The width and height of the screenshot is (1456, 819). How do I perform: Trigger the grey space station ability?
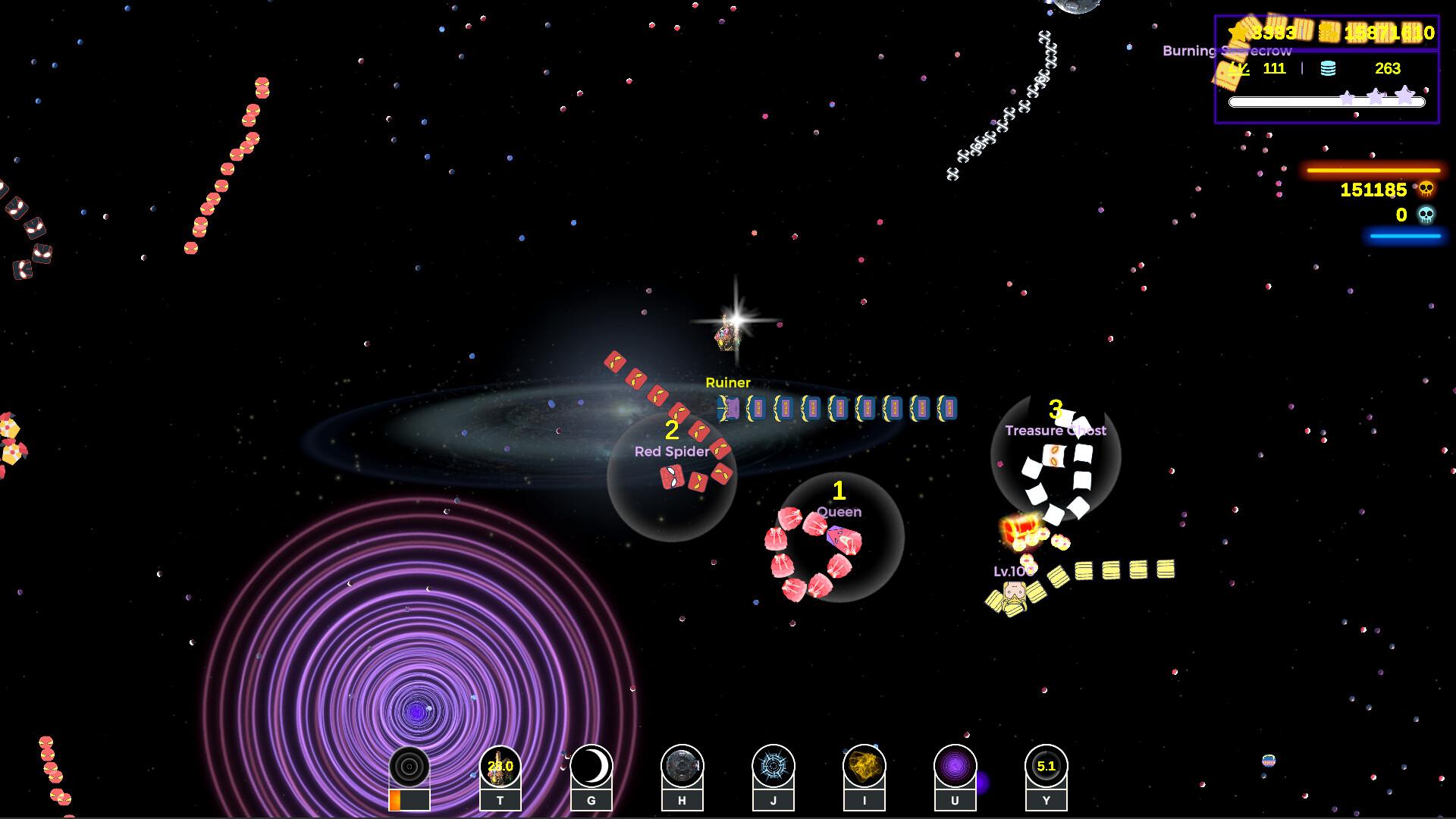(x=682, y=767)
